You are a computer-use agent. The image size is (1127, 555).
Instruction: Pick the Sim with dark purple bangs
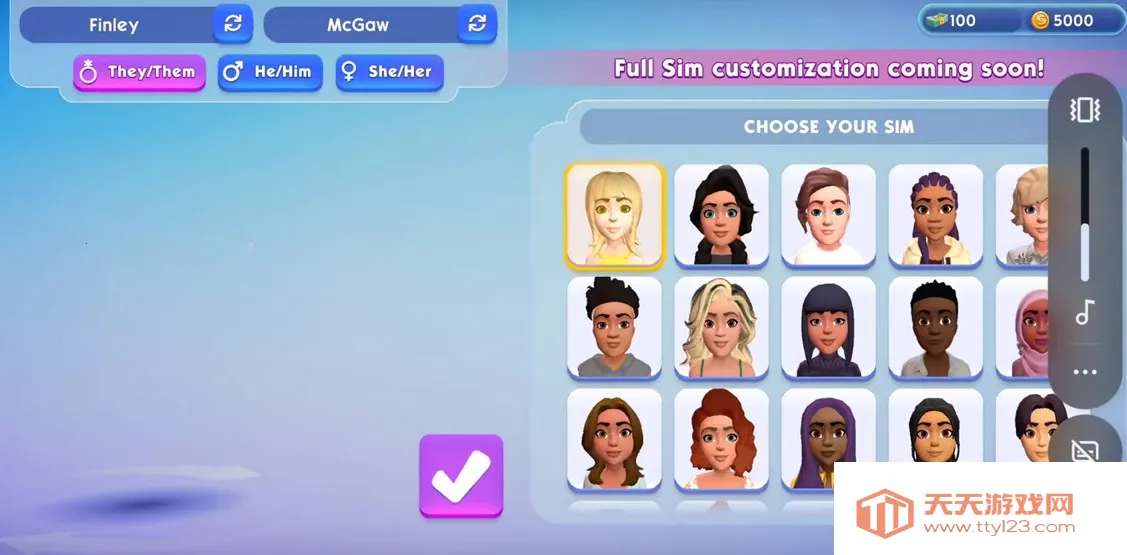828,327
